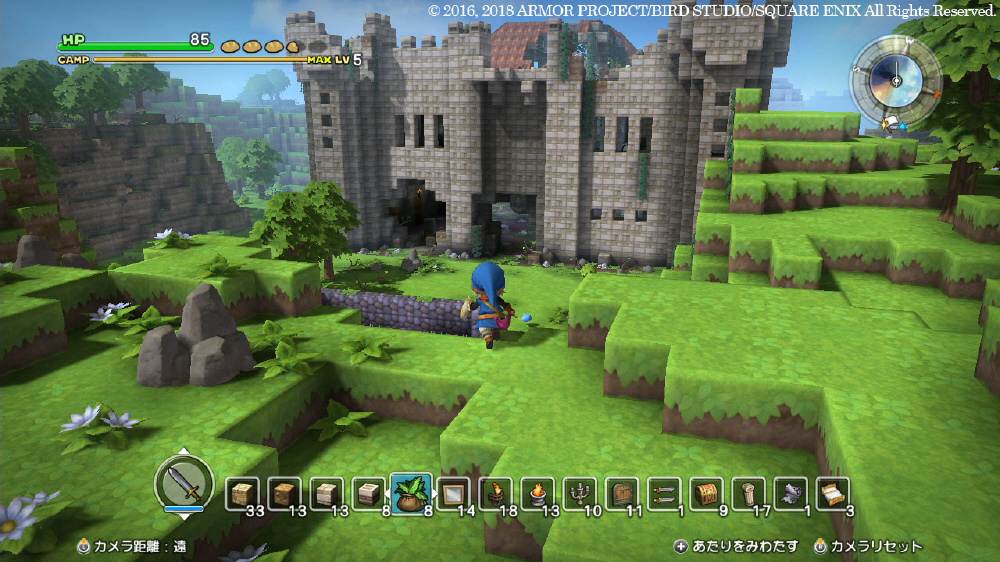The width and height of the screenshot is (1000, 562).
Task: Select the fire brazier slot
Action: click(537, 494)
